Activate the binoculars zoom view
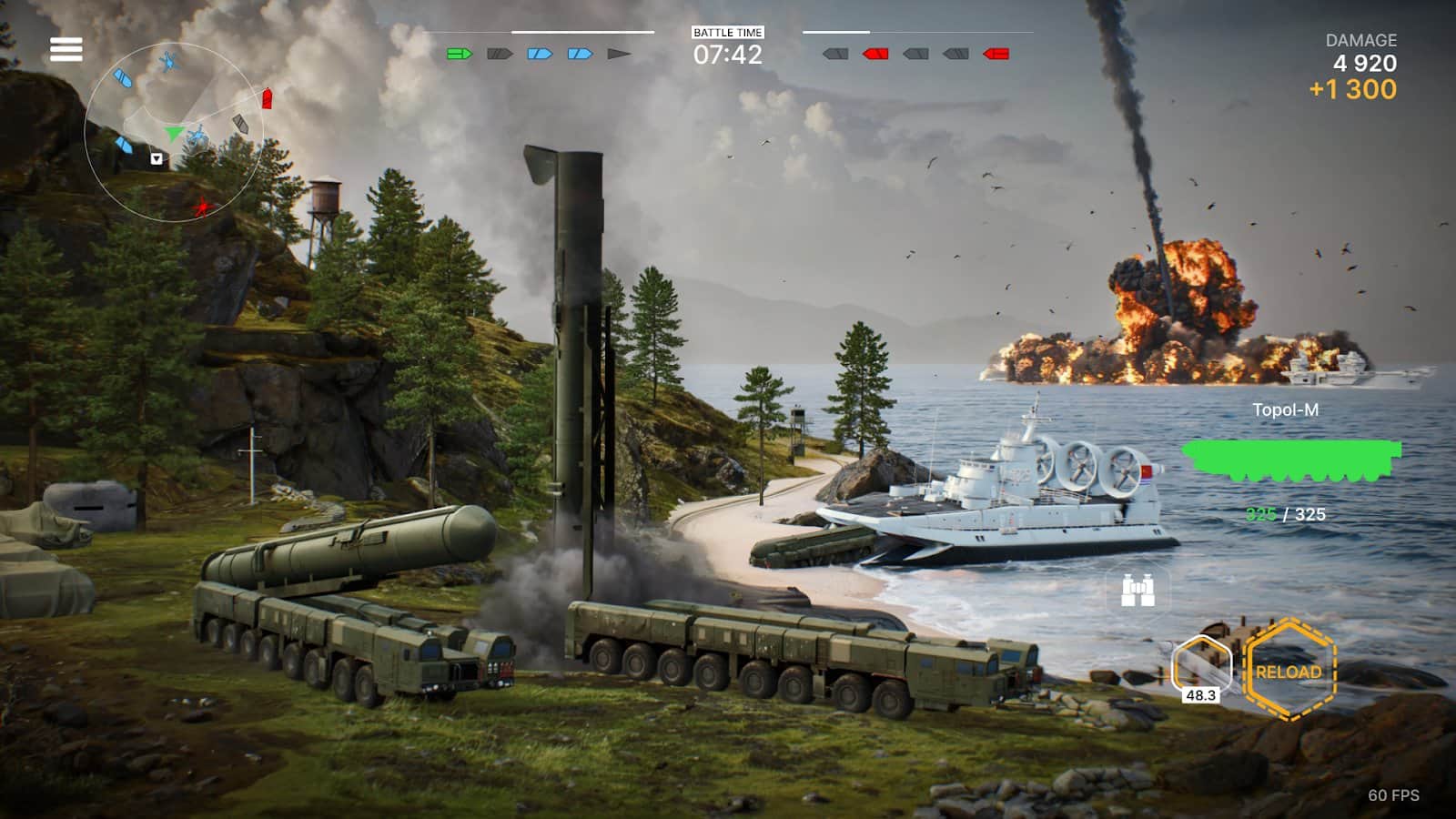This screenshot has height=819, width=1456. tap(1137, 591)
